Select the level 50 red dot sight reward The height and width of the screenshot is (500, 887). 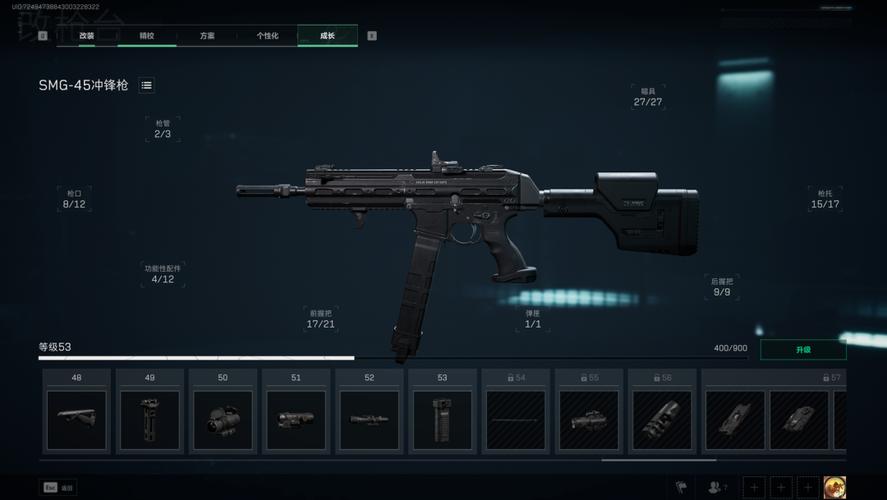click(223, 420)
